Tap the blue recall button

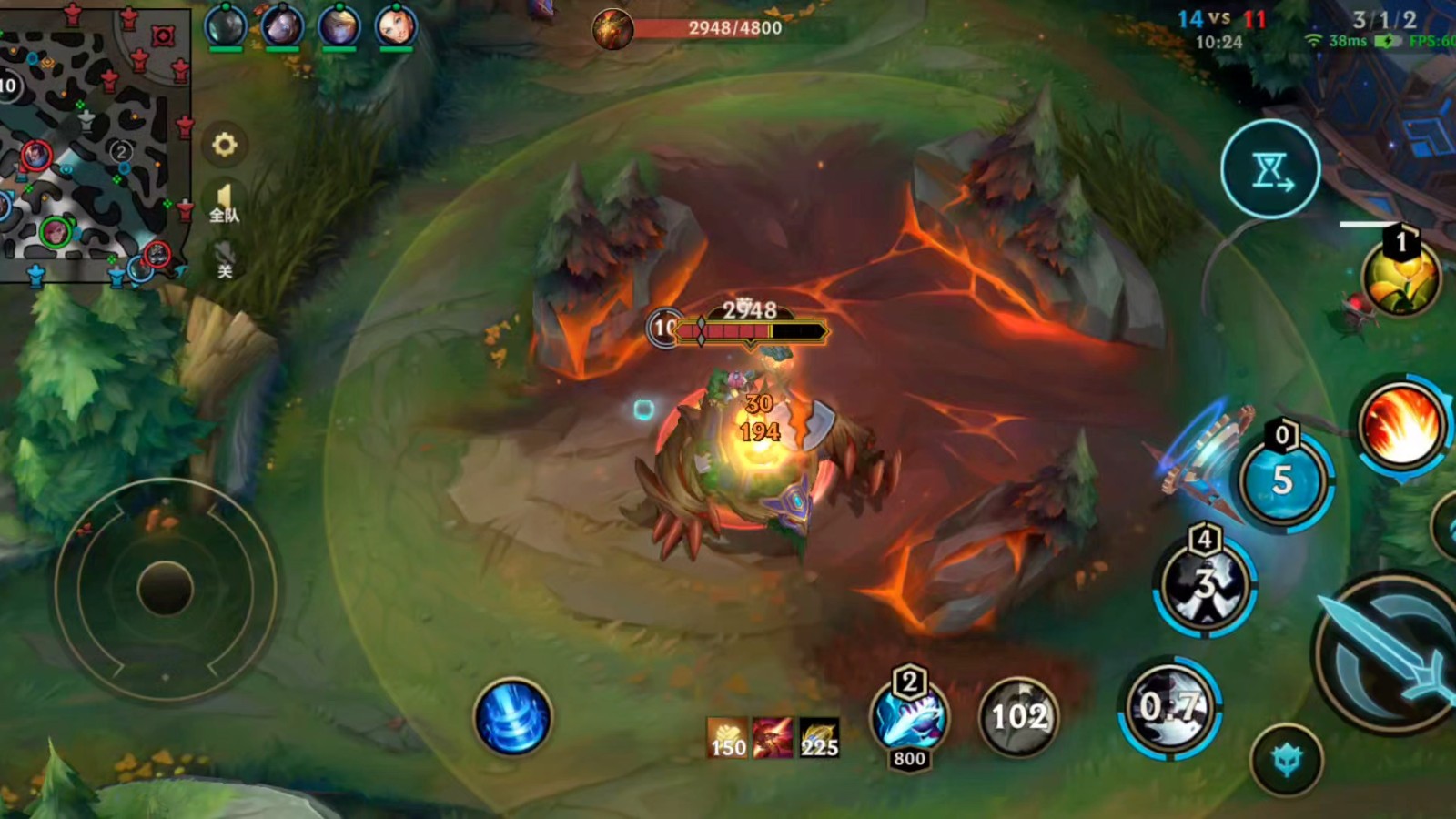pos(512,717)
